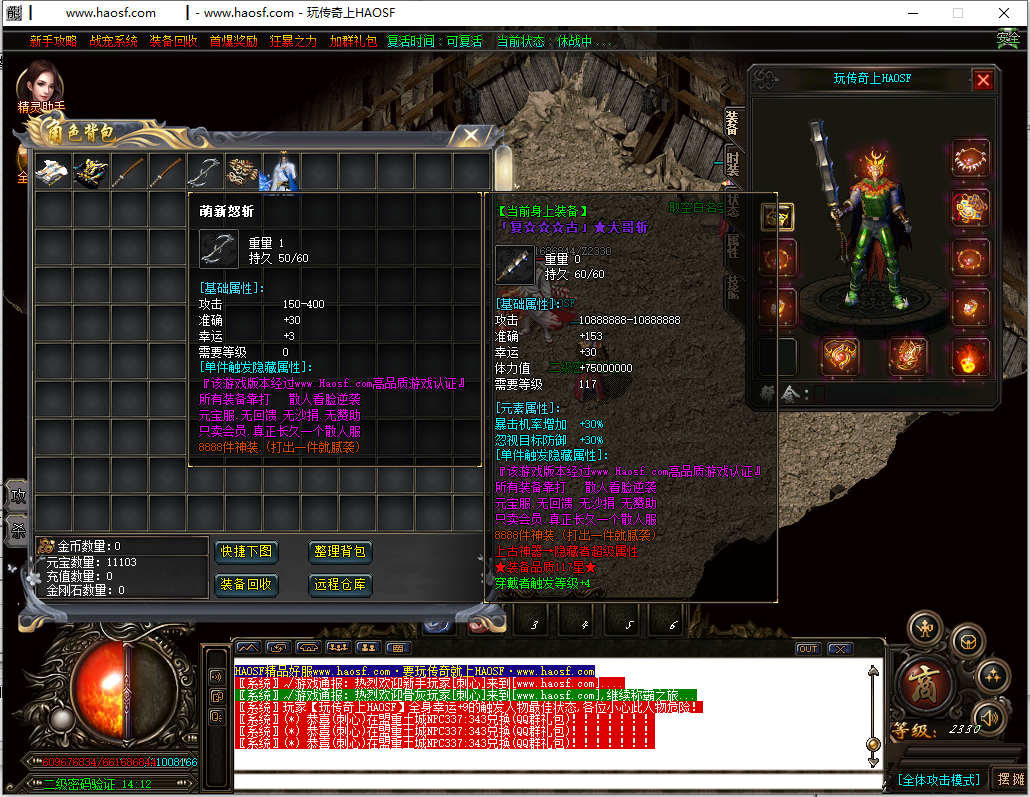Close the character equipment panel
Image resolution: width=1030 pixels, height=797 pixels.
[x=983, y=80]
